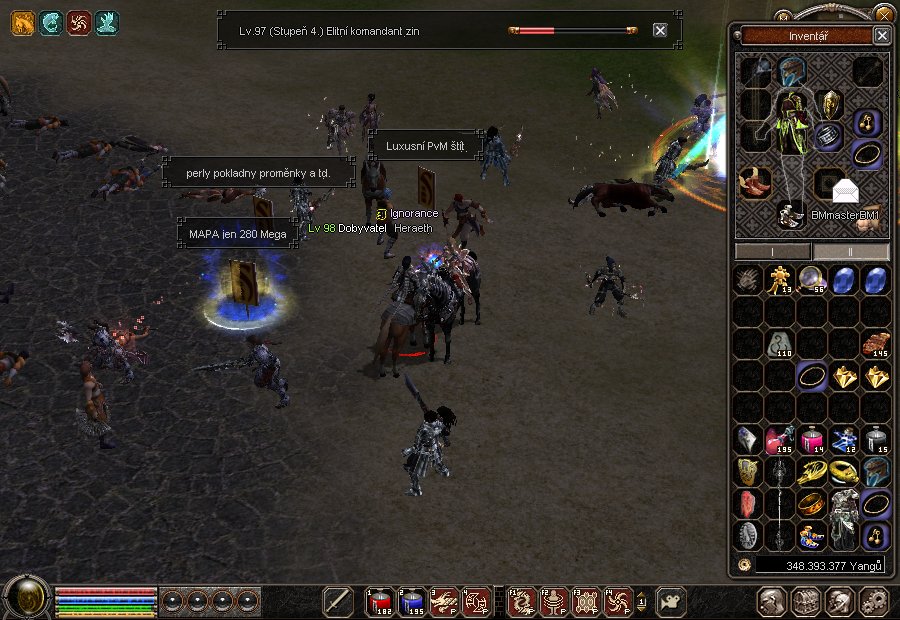The width and height of the screenshot is (900, 620).
Task: Select the pink potion bottle stack of 14
Action: tap(811, 440)
